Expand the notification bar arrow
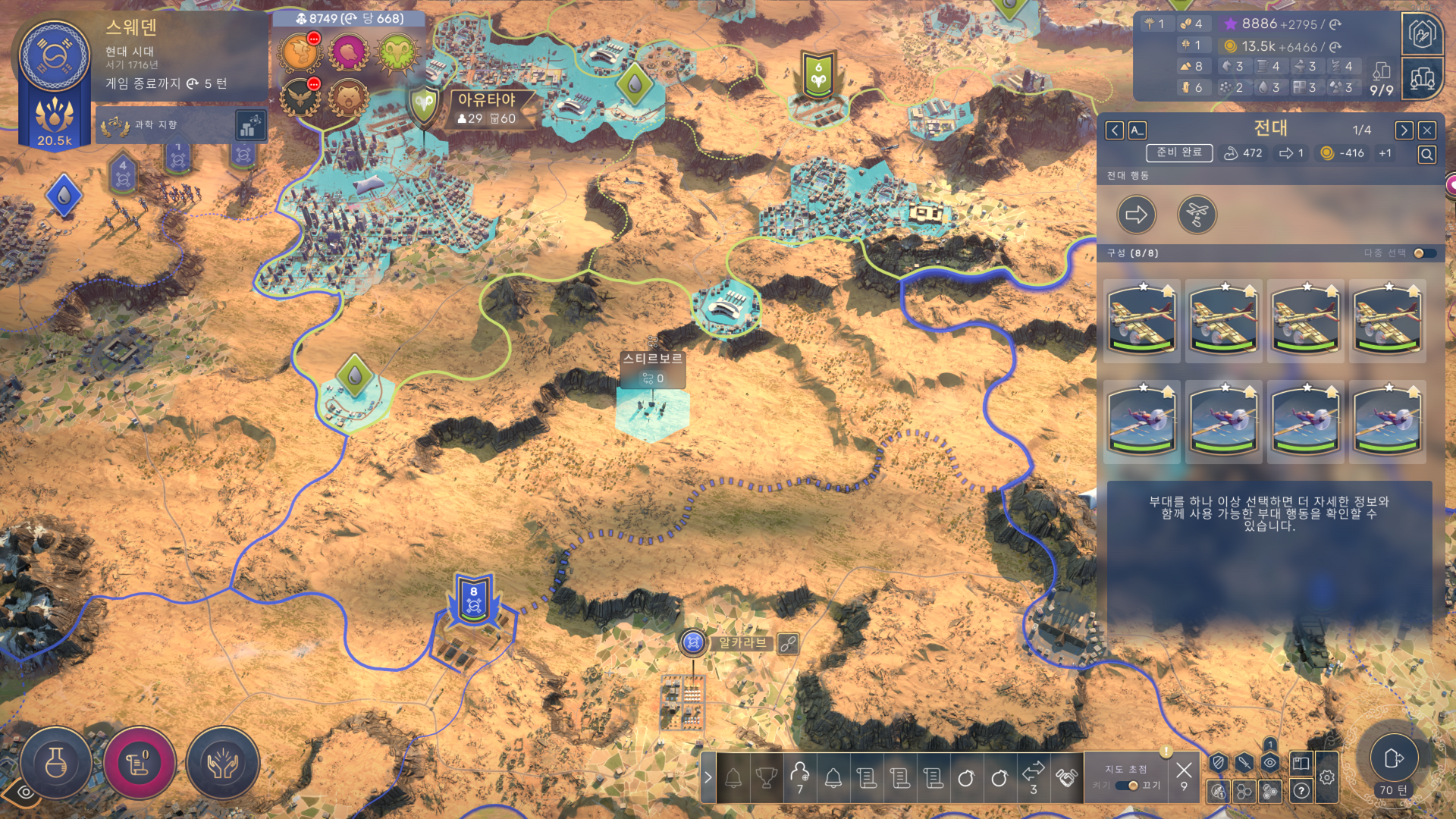This screenshot has height=819, width=1456. (708, 777)
